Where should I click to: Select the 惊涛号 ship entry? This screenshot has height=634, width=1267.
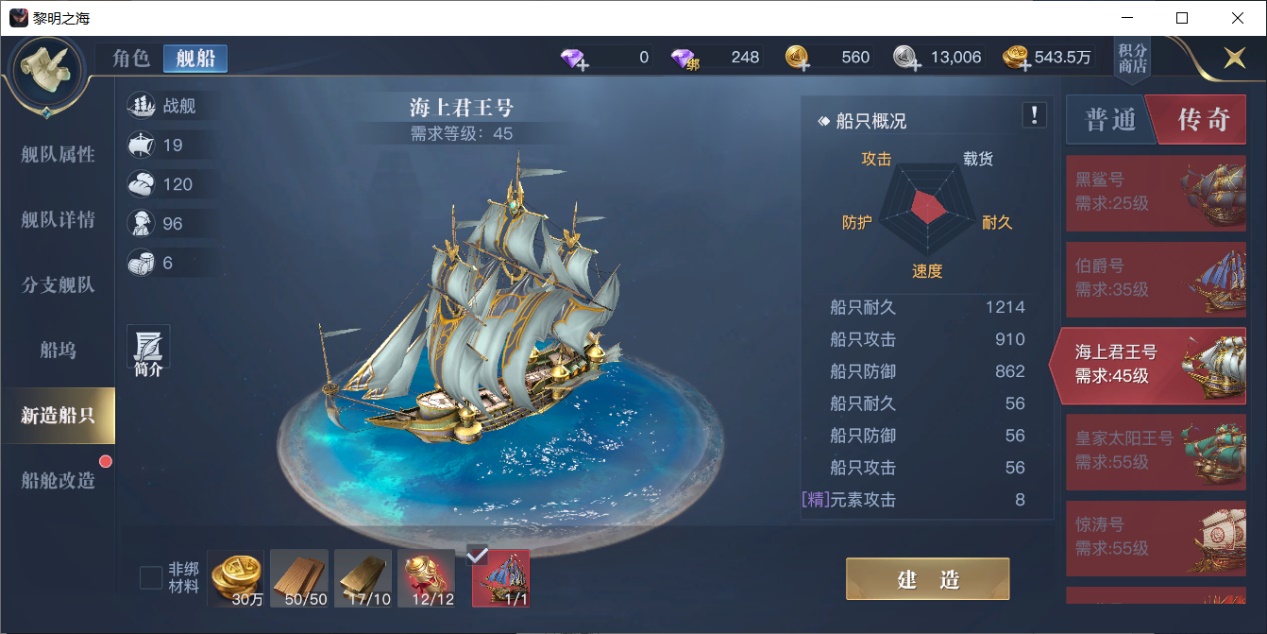(x=1155, y=537)
